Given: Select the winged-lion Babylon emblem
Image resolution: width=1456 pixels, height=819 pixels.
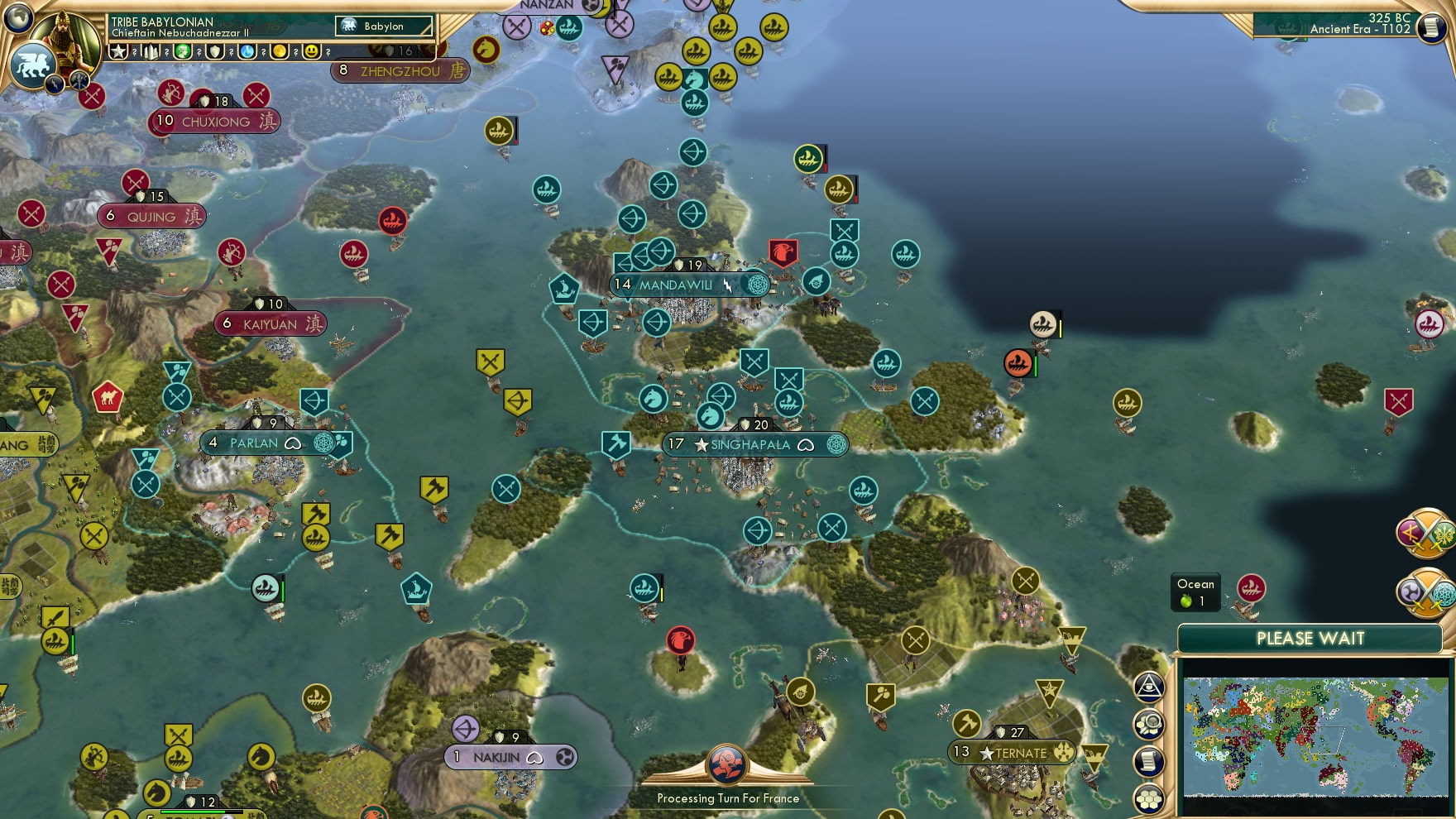Looking at the screenshot, I should (31, 63).
